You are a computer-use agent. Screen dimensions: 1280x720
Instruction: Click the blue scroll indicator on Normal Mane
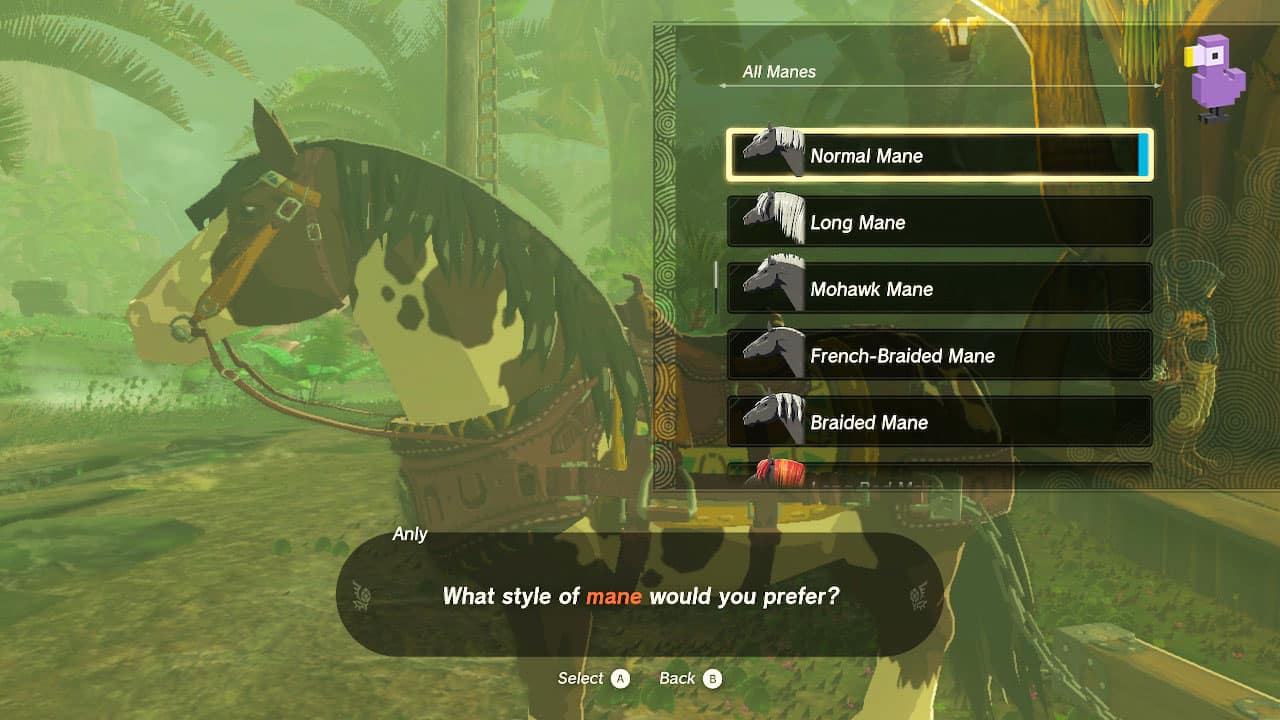coord(1142,156)
